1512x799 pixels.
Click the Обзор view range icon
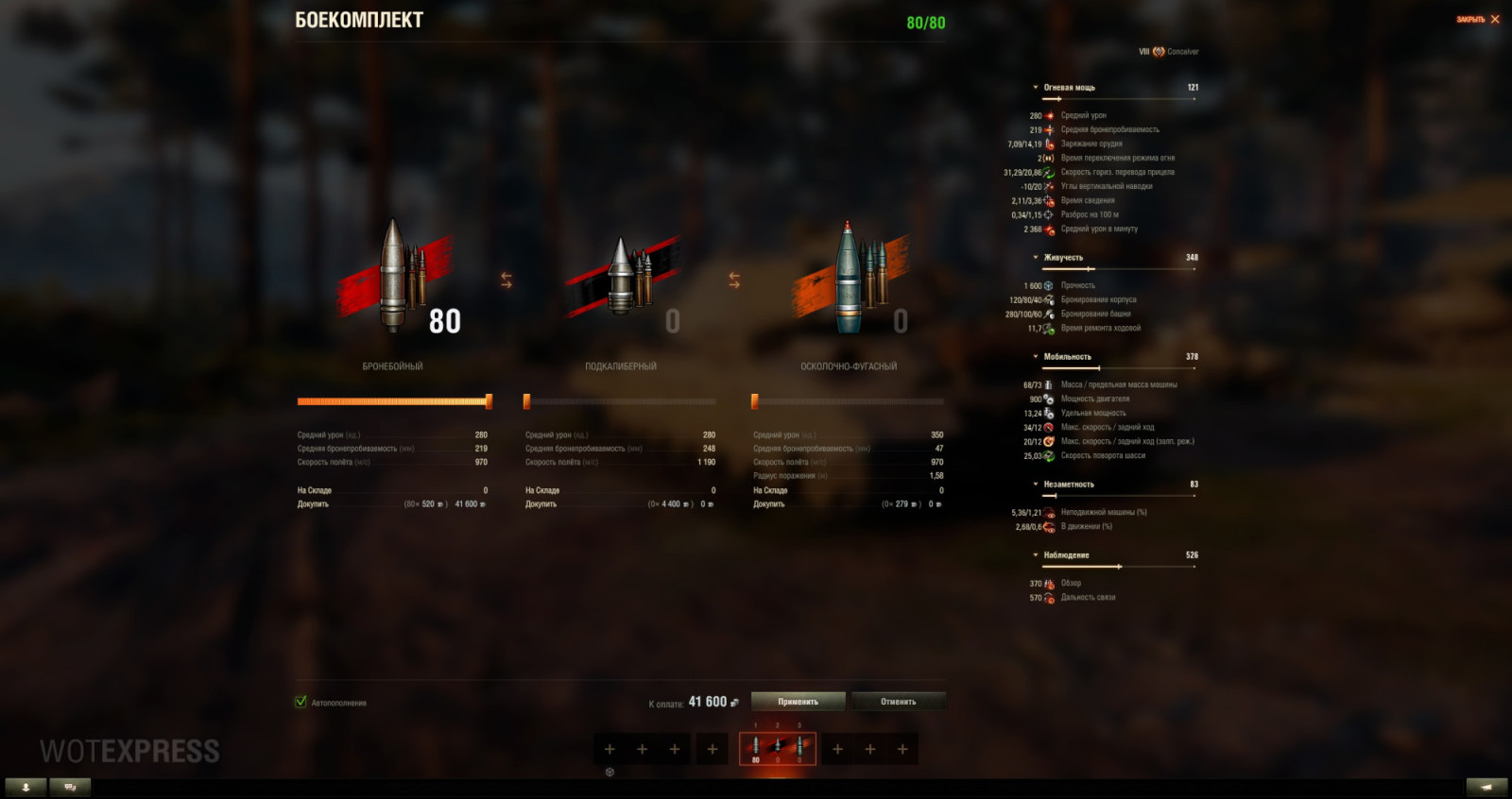coord(1047,584)
